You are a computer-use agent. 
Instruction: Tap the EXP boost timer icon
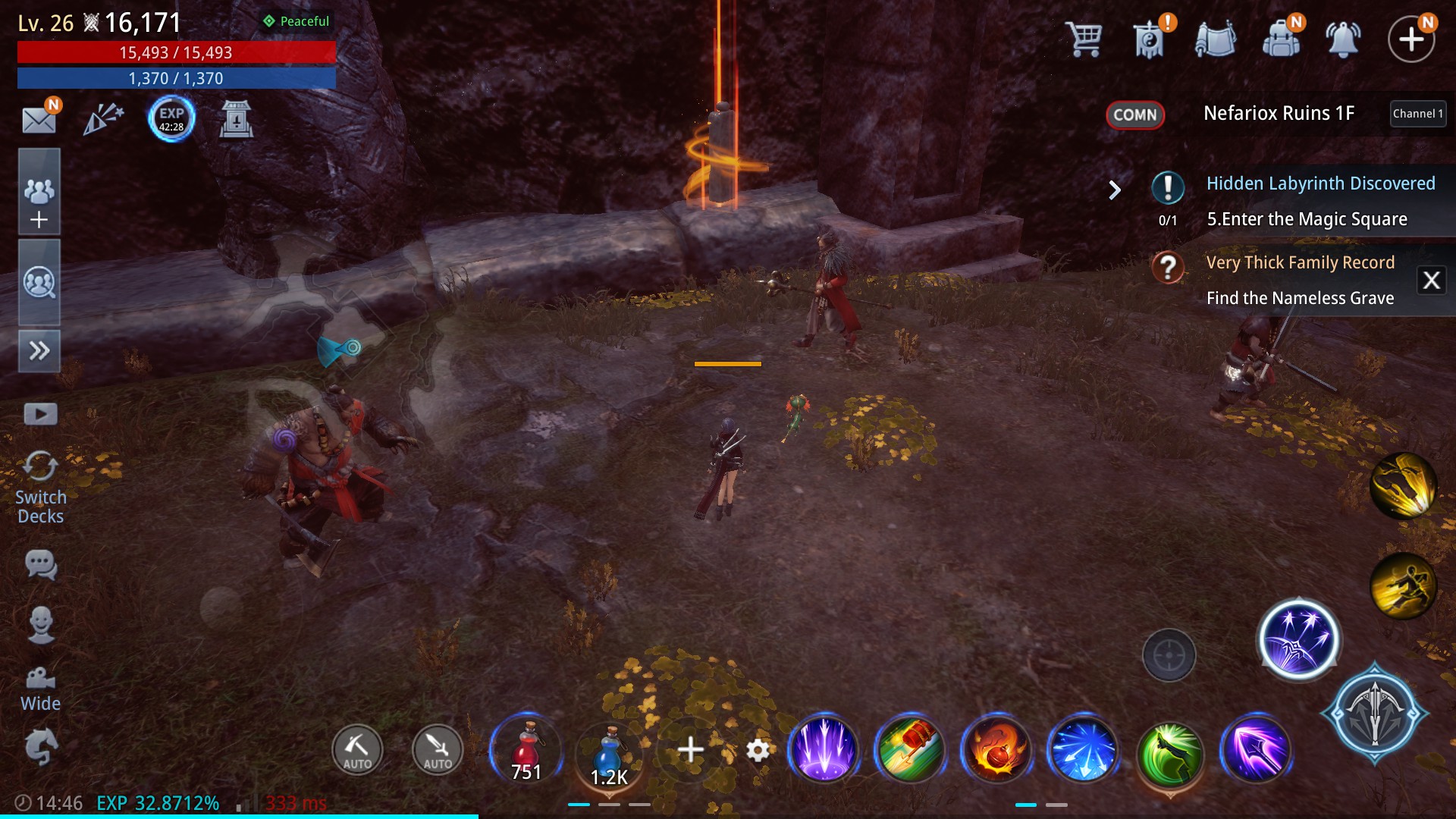click(171, 119)
